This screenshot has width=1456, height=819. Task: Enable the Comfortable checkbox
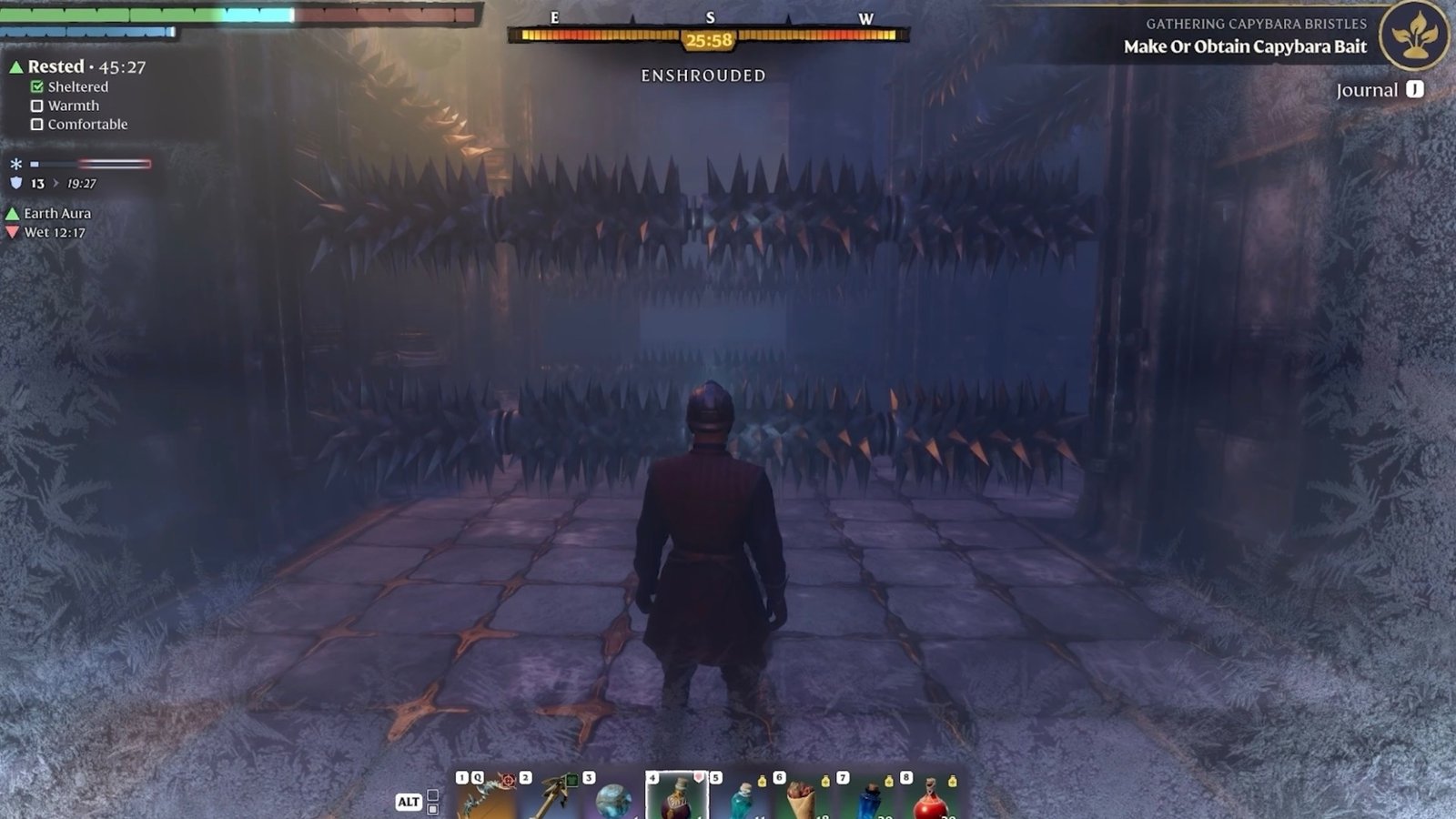point(37,124)
